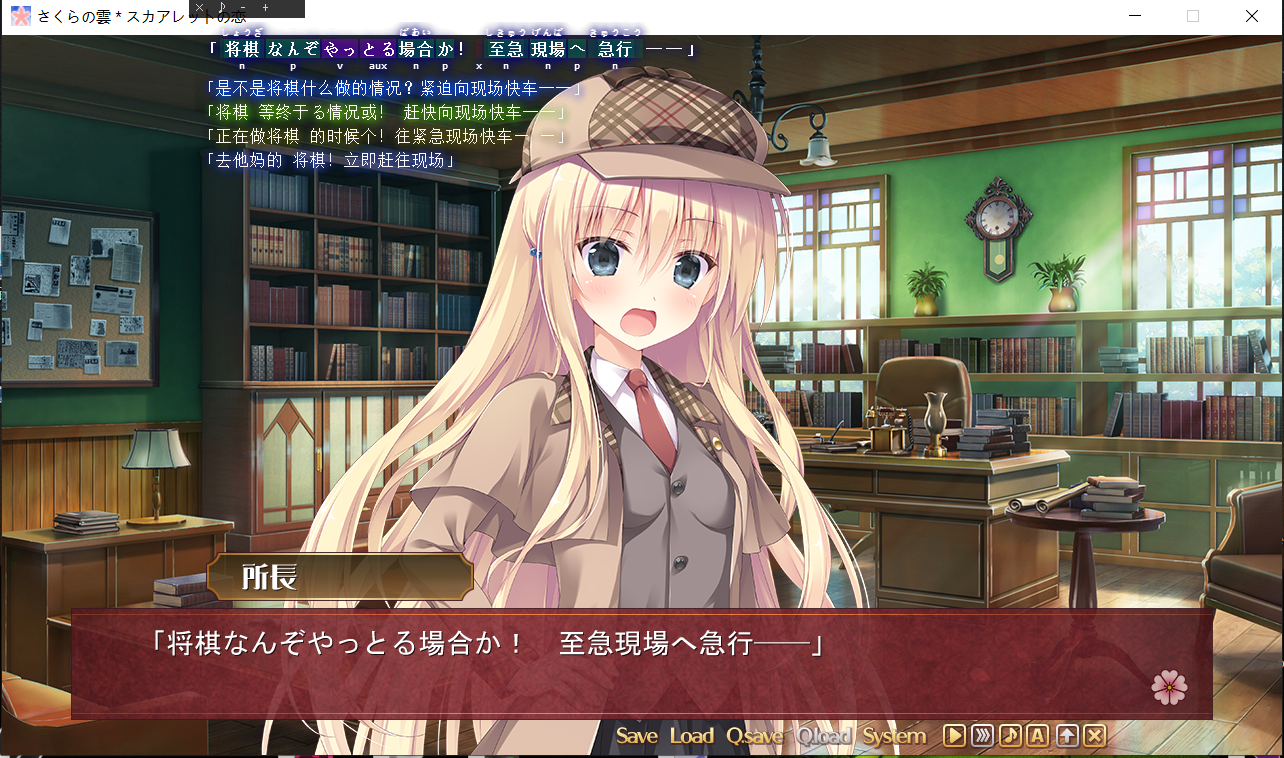Viewport: 1284px width, 758px height.
Task: Start auto-play with the play arrow button
Action: (x=954, y=737)
